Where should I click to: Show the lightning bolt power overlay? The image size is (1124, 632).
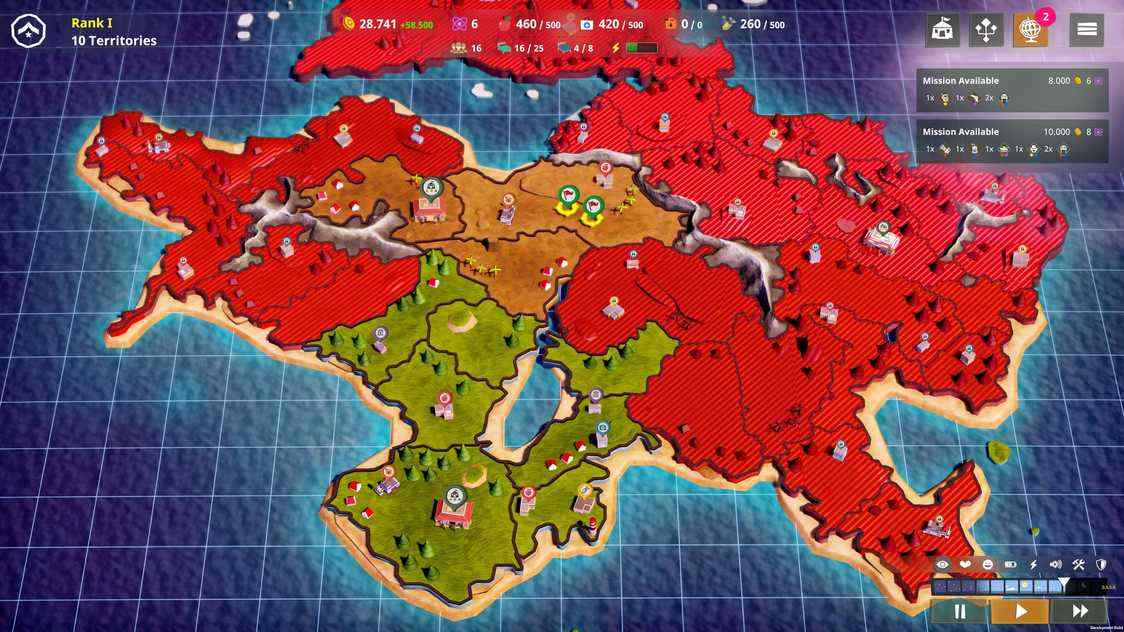pyautogui.click(x=1033, y=565)
